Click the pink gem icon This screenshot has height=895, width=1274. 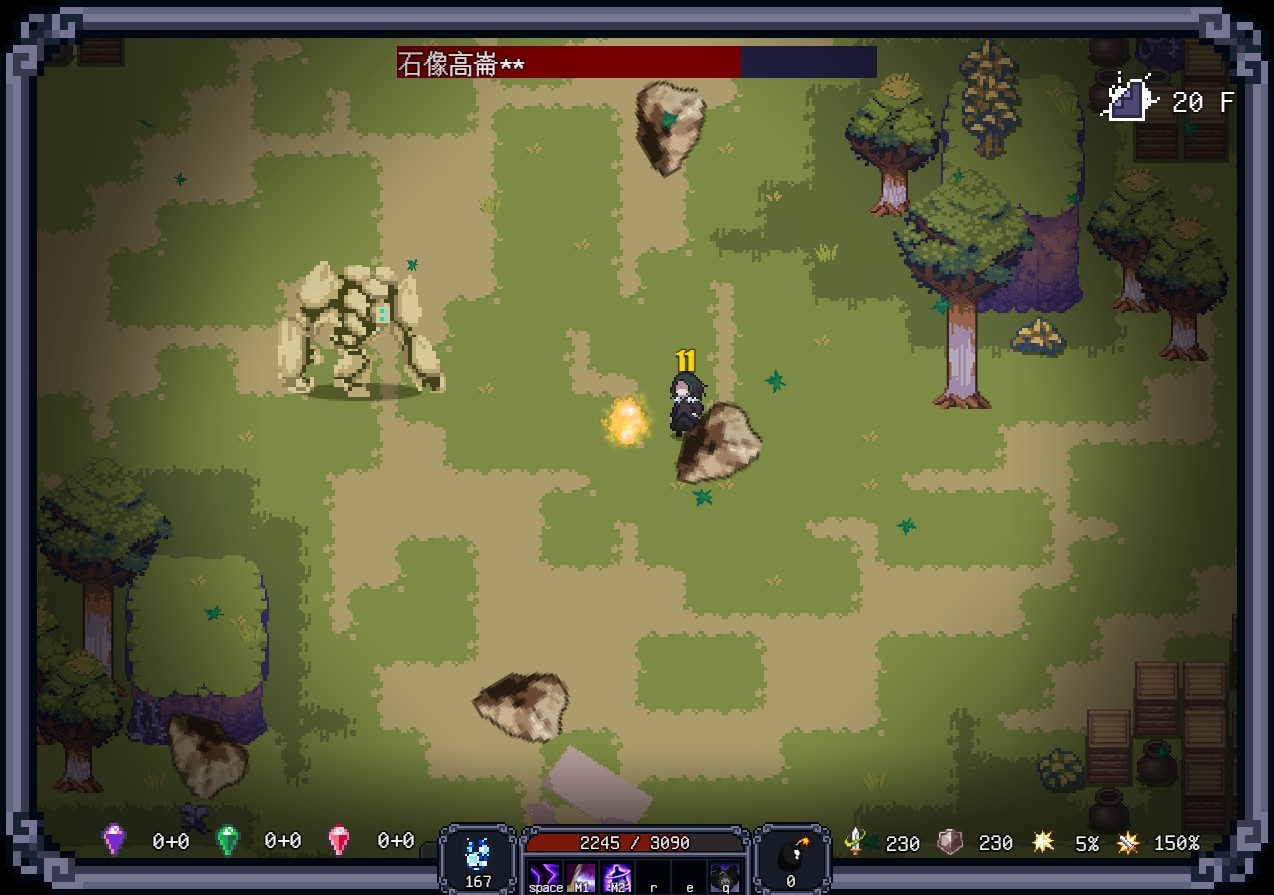(x=340, y=839)
